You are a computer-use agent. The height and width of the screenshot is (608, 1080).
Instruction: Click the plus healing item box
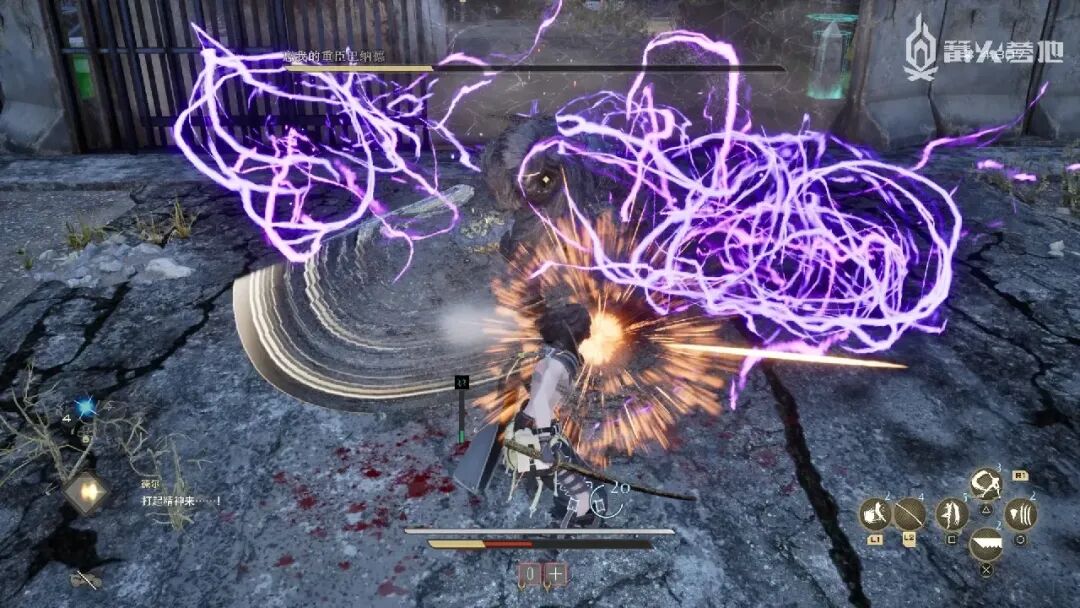(x=554, y=575)
